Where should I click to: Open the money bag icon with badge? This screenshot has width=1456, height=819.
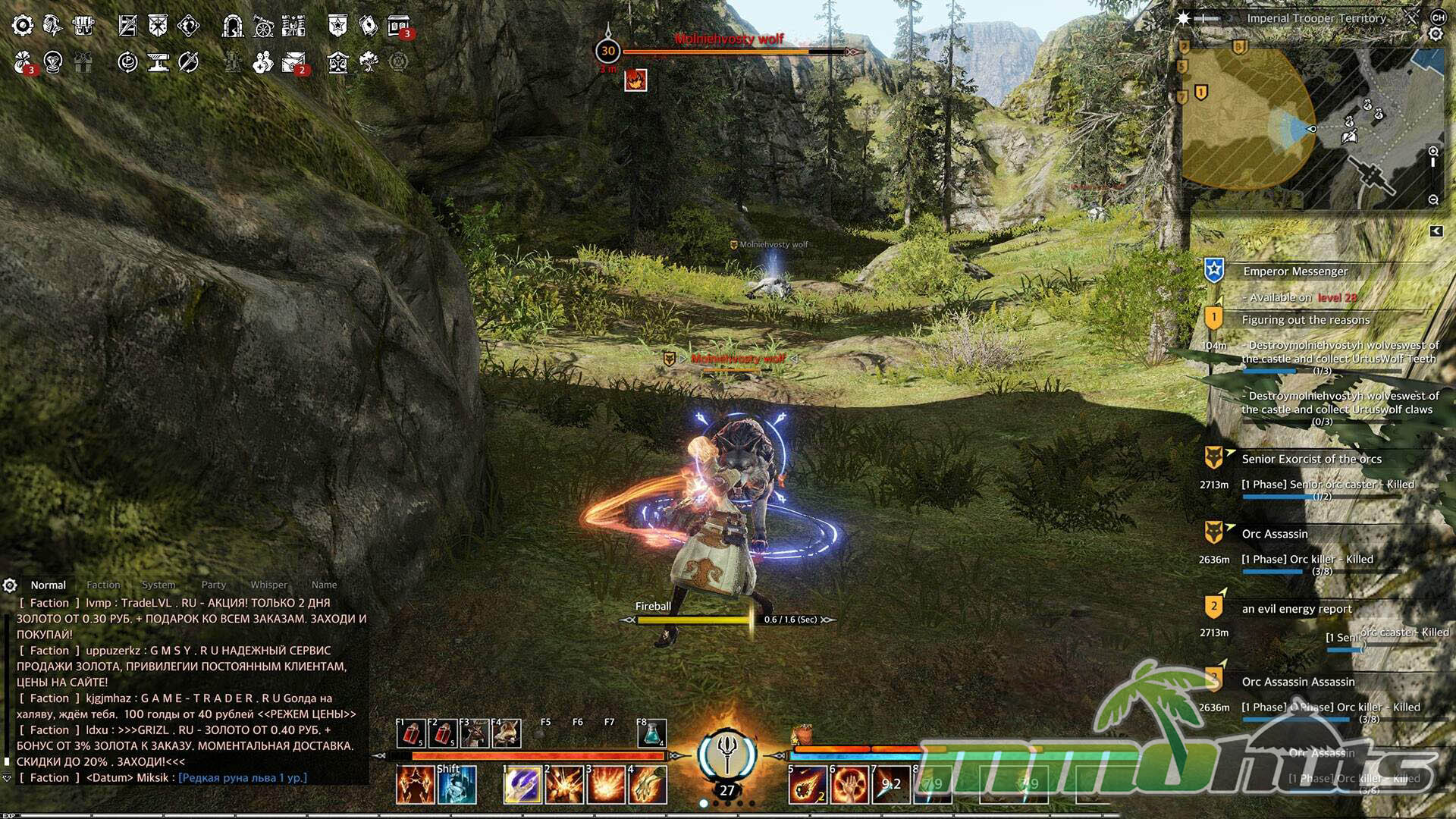coord(24,62)
